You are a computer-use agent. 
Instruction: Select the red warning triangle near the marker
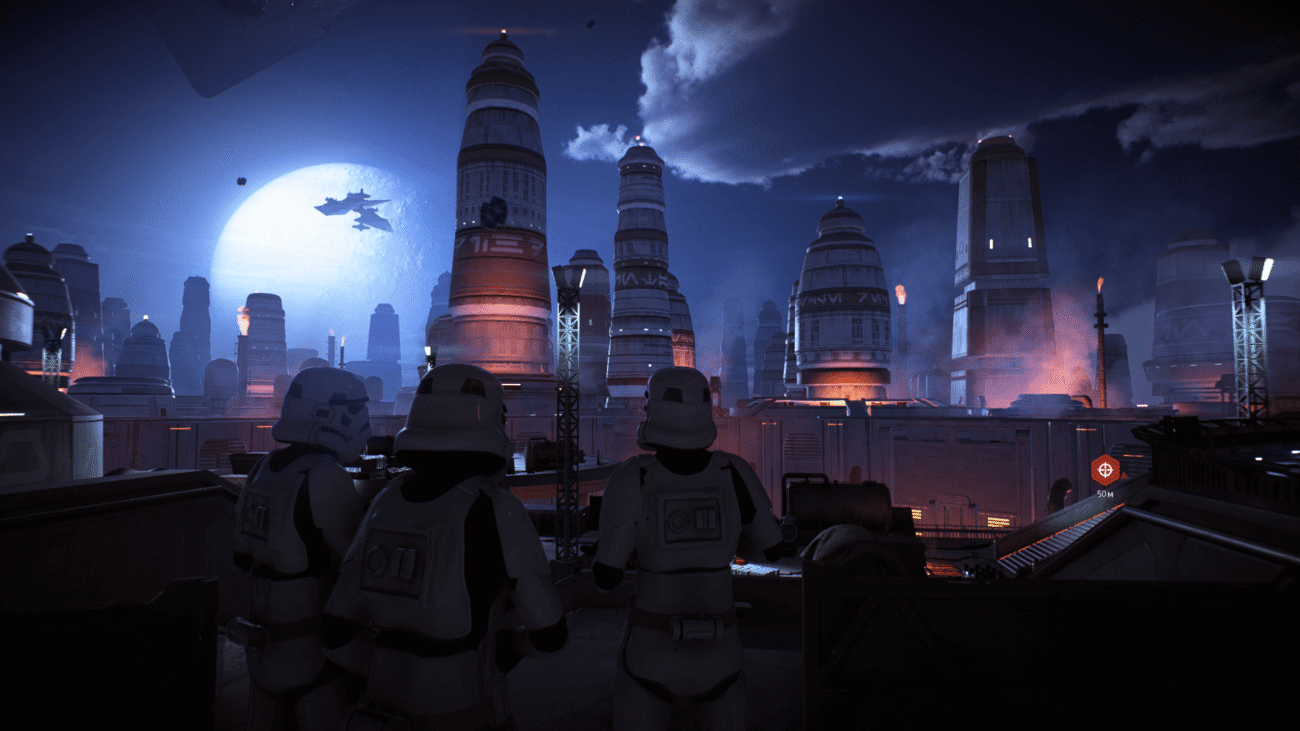pos(1124,475)
